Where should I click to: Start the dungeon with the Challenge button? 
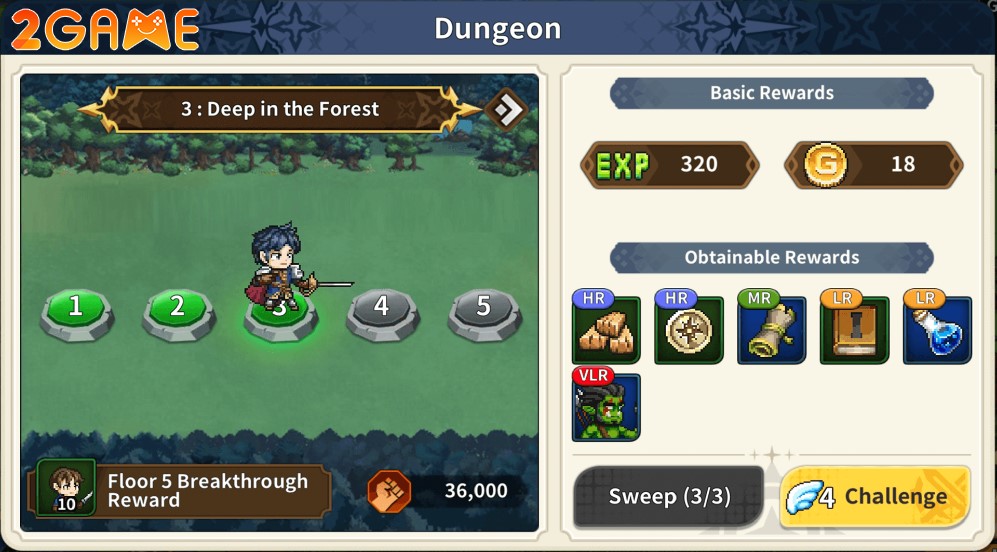pos(875,497)
